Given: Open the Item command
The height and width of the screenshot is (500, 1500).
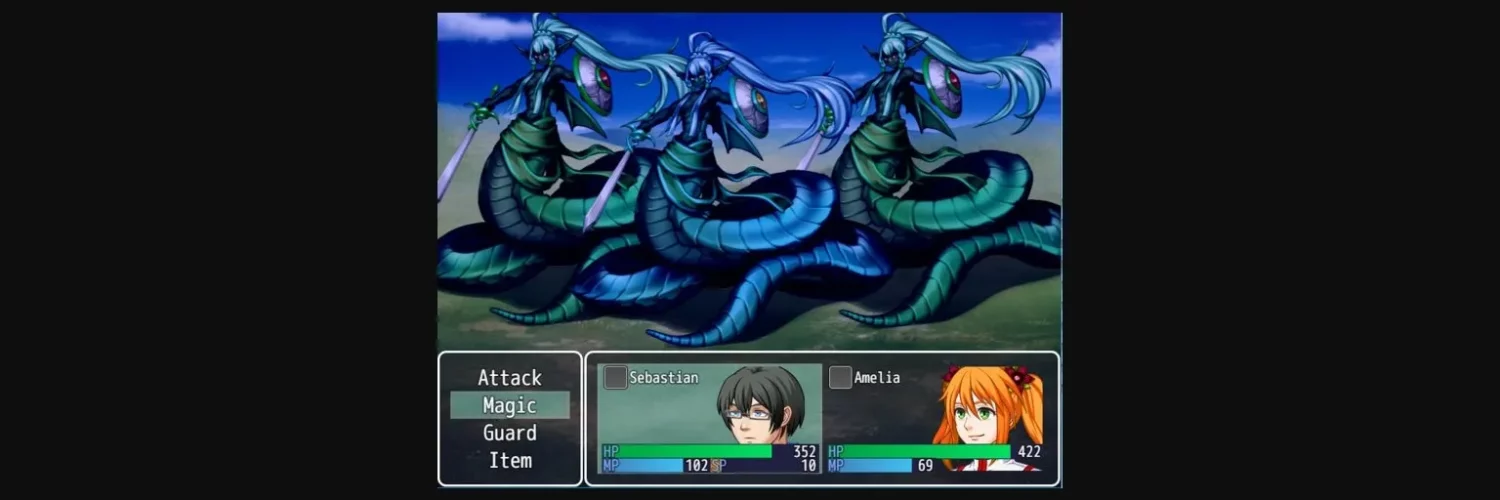Looking at the screenshot, I should pyautogui.click(x=510, y=460).
